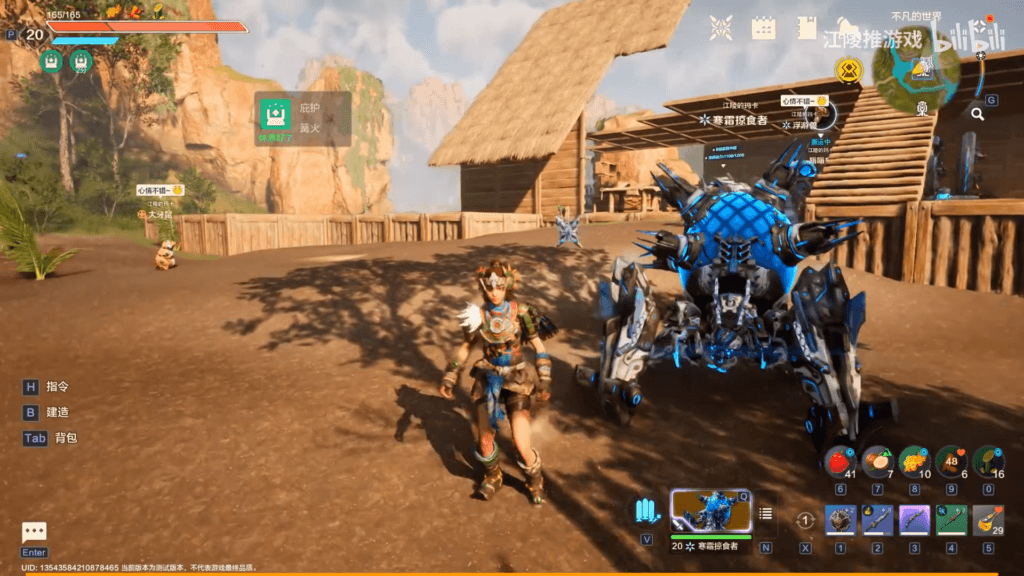Open the calendar events icon
Screen dimensions: 1024x576
(764, 28)
